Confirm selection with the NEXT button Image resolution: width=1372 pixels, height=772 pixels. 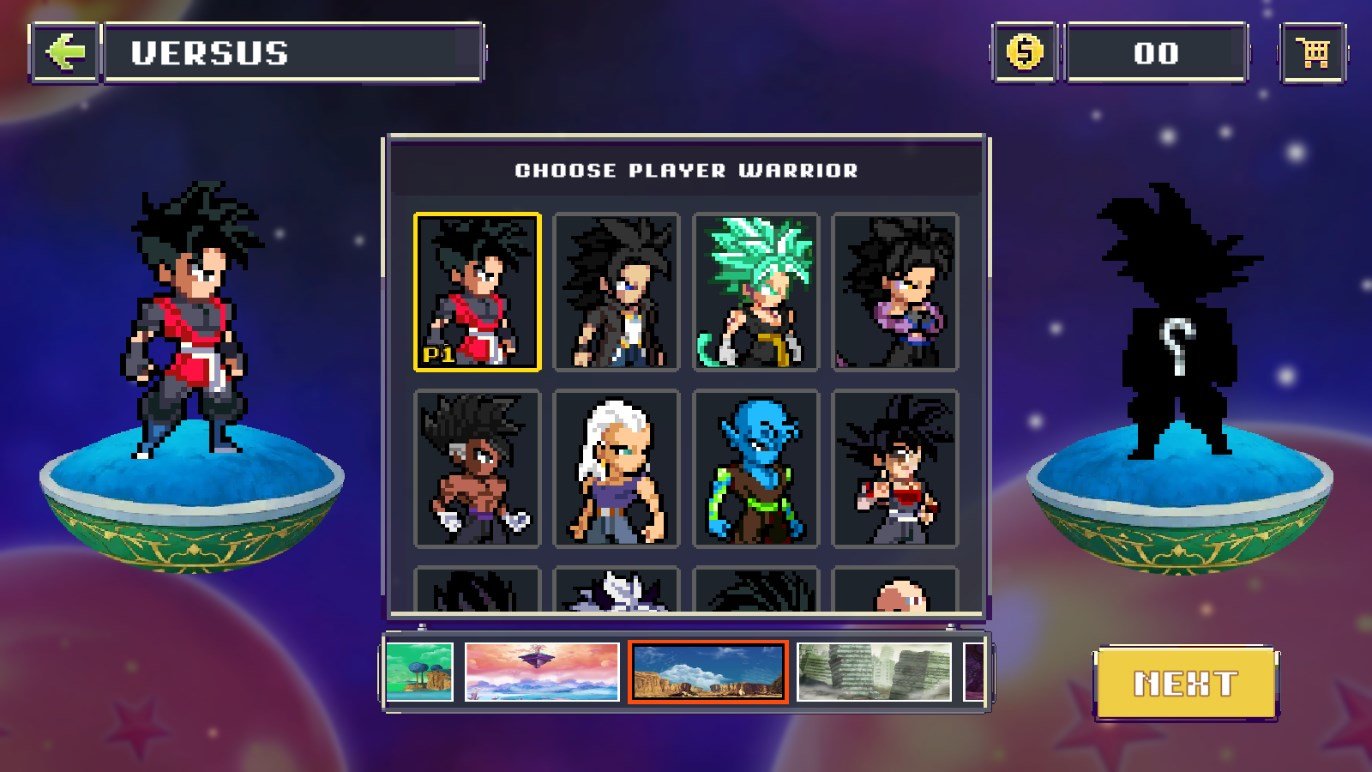(1185, 684)
